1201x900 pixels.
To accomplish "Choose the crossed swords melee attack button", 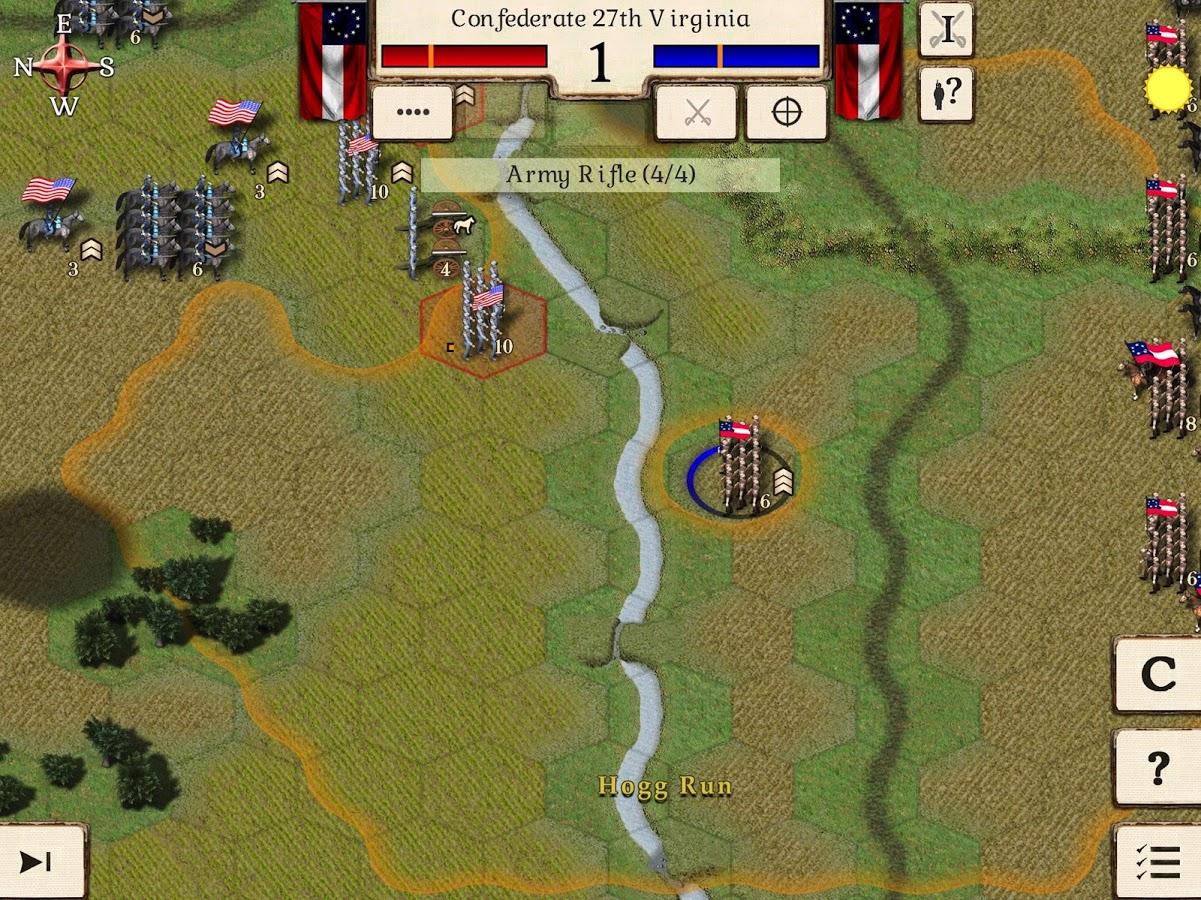I will pos(696,112).
